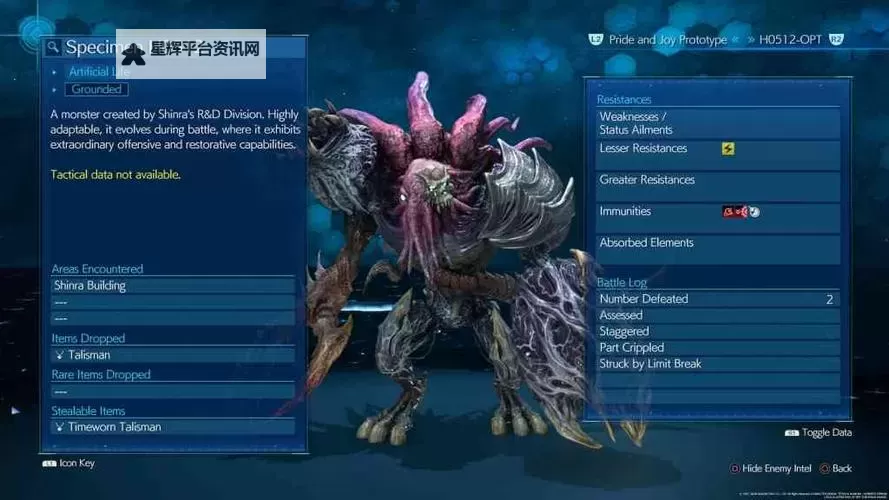Select the Greater Resistances row
Image resolution: width=889 pixels, height=500 pixels.
click(717, 181)
